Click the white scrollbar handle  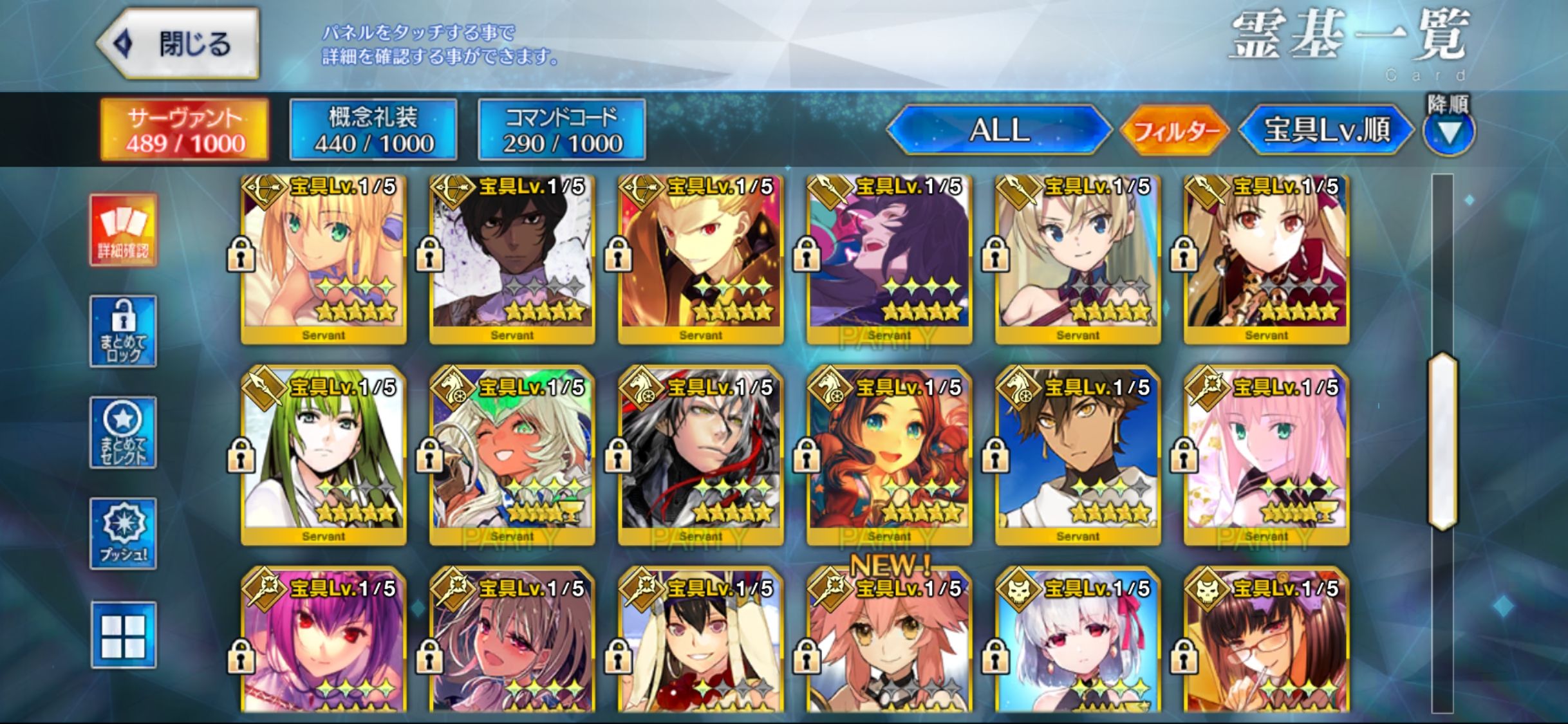pyautogui.click(x=1442, y=441)
